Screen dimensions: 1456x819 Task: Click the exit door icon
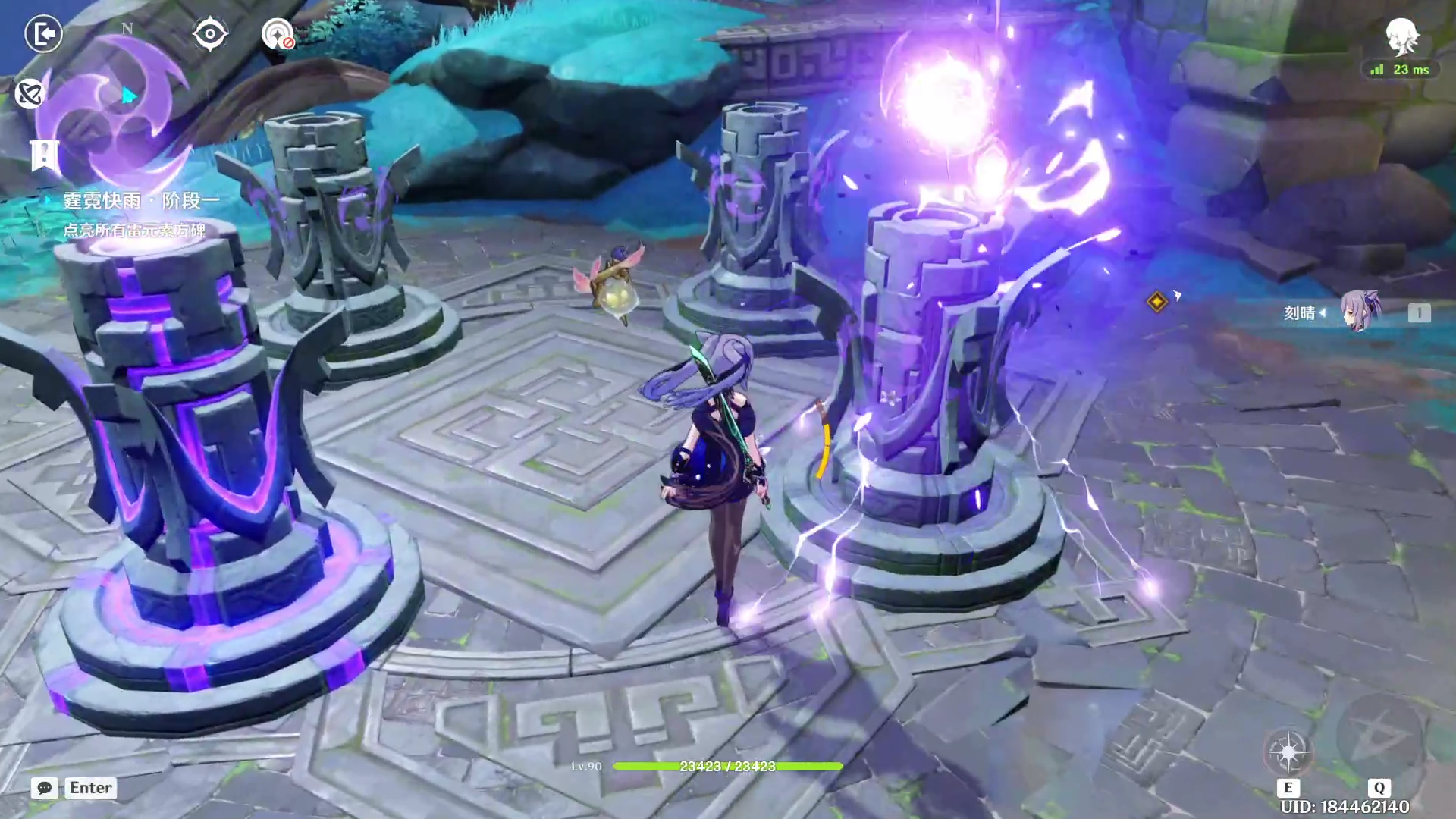click(43, 34)
